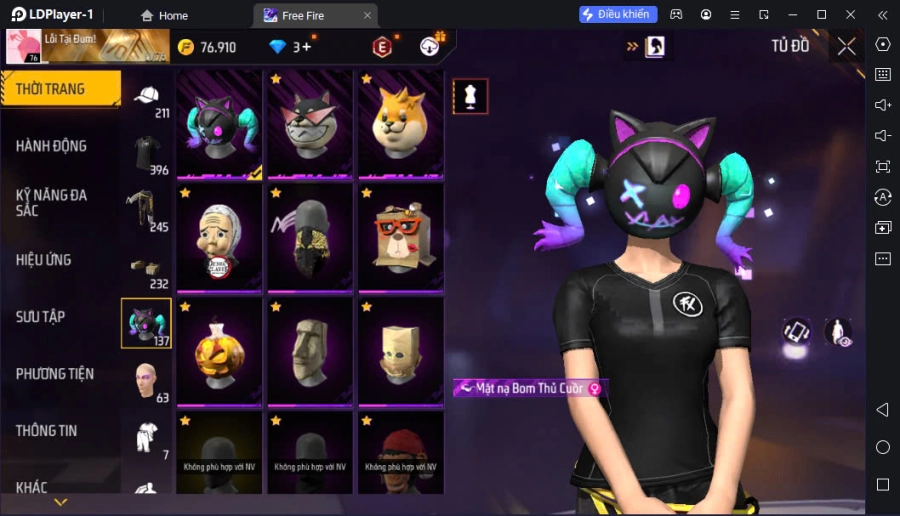Switch to the PHƯƠNG TIỆN category

click(55, 374)
